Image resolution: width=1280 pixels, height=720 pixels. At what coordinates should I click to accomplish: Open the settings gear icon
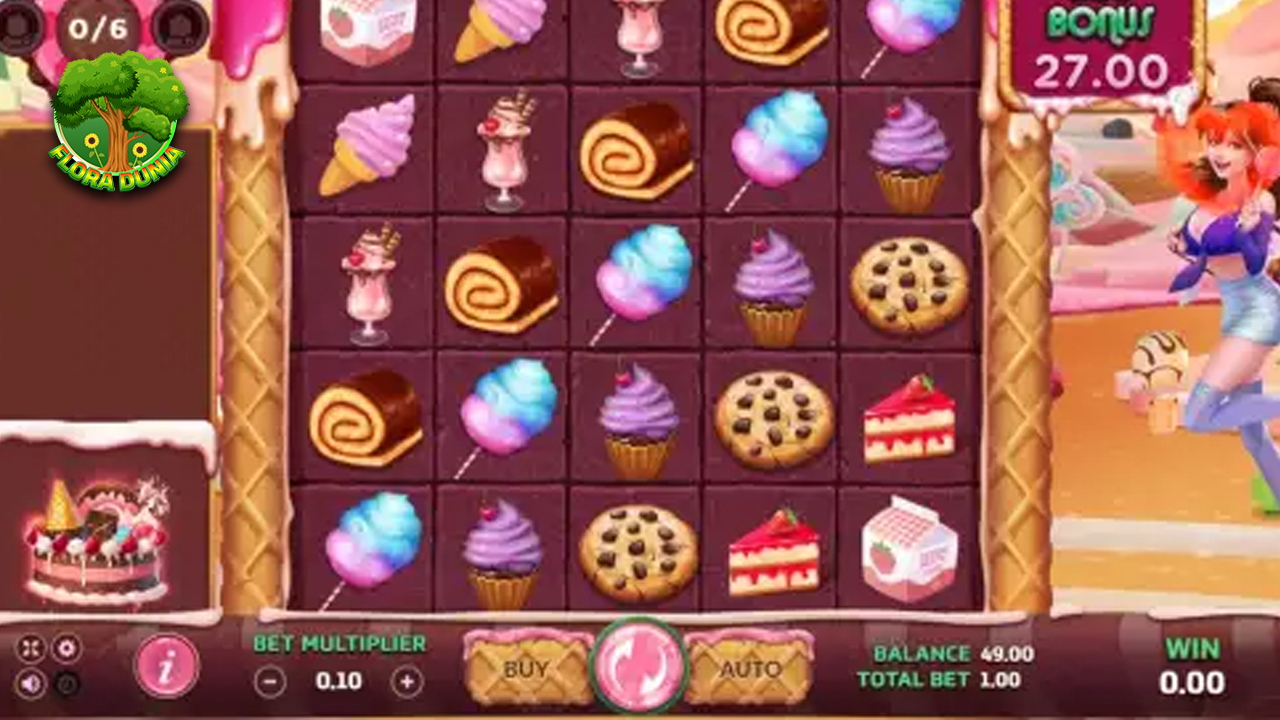pos(67,648)
